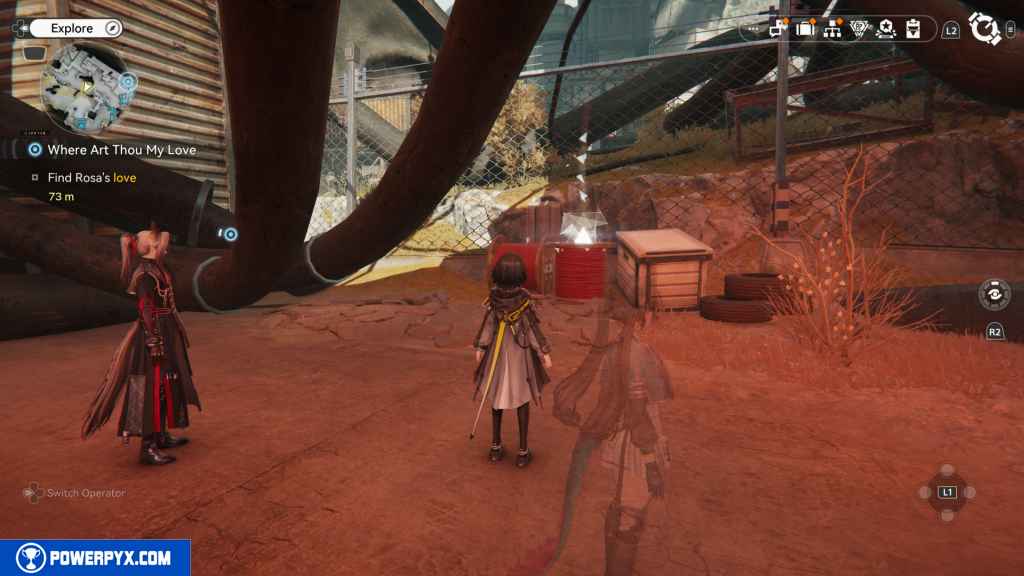This screenshot has width=1024, height=576.
Task: Open the org-chart network icon
Action: pos(832,29)
